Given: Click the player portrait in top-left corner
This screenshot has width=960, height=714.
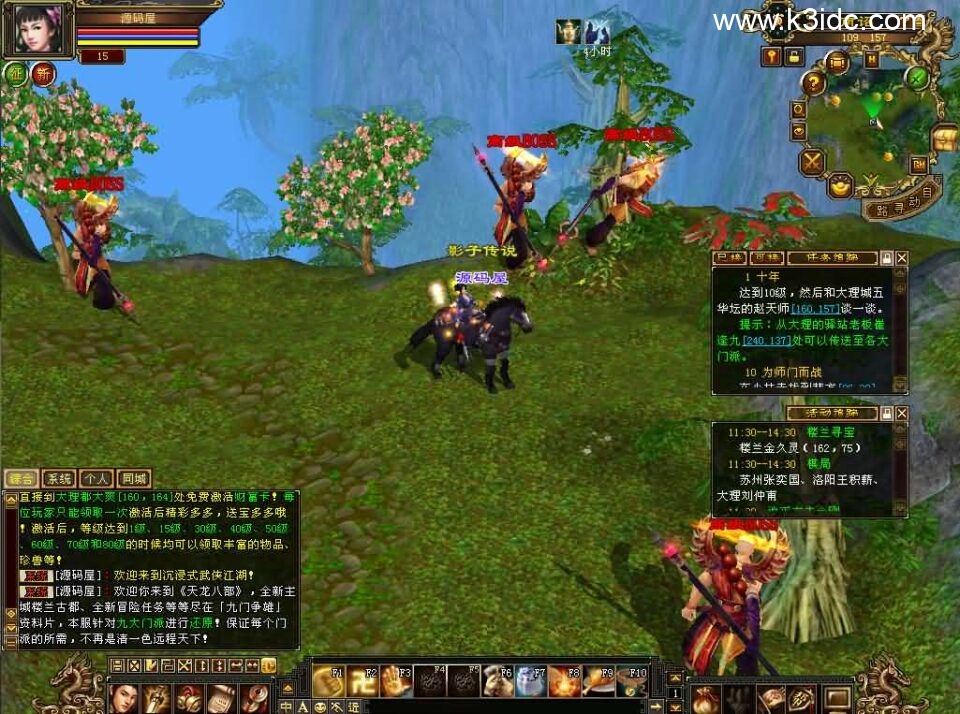Looking at the screenshot, I should pyautogui.click(x=38, y=29).
